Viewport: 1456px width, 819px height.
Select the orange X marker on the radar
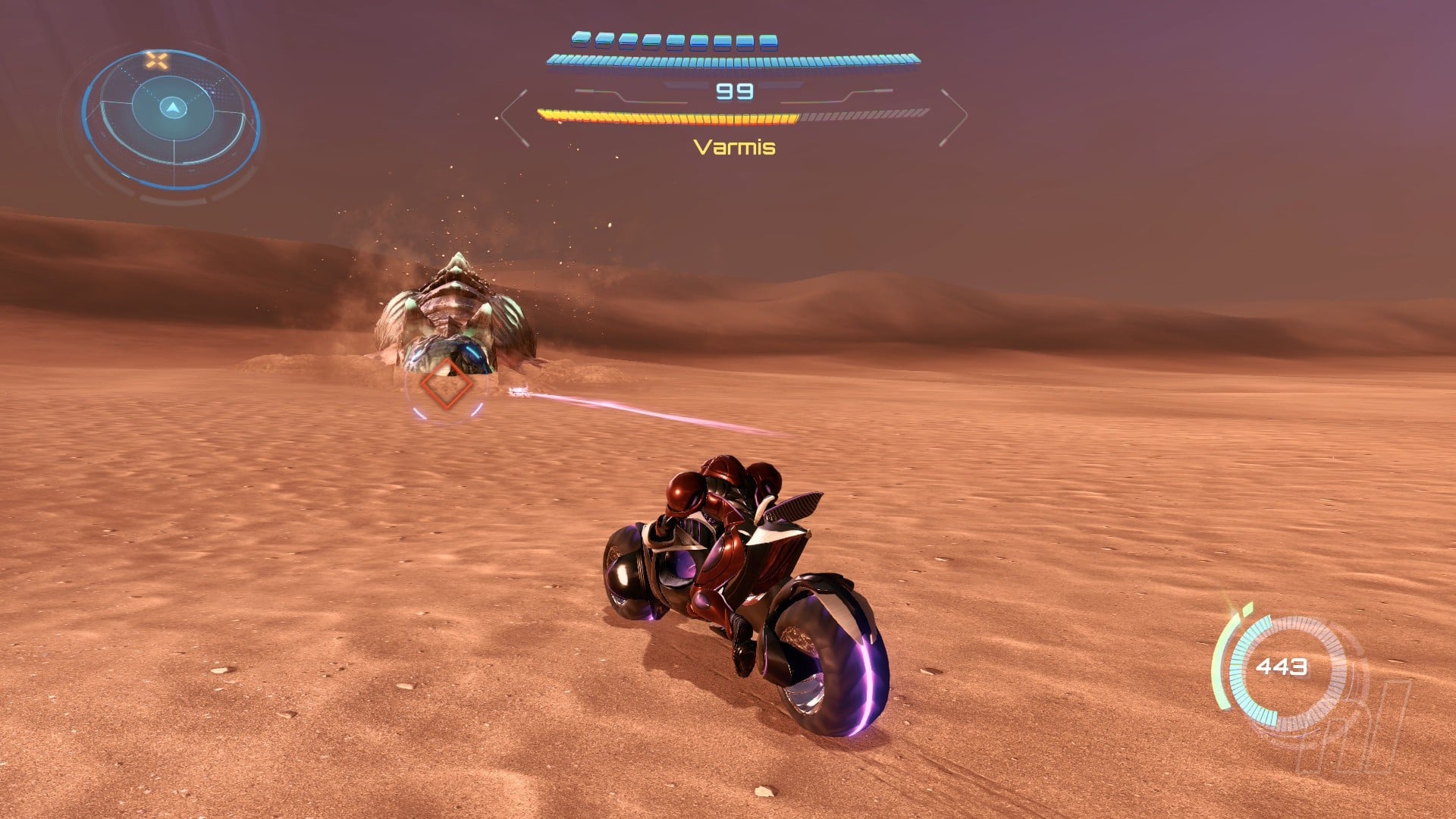click(157, 61)
